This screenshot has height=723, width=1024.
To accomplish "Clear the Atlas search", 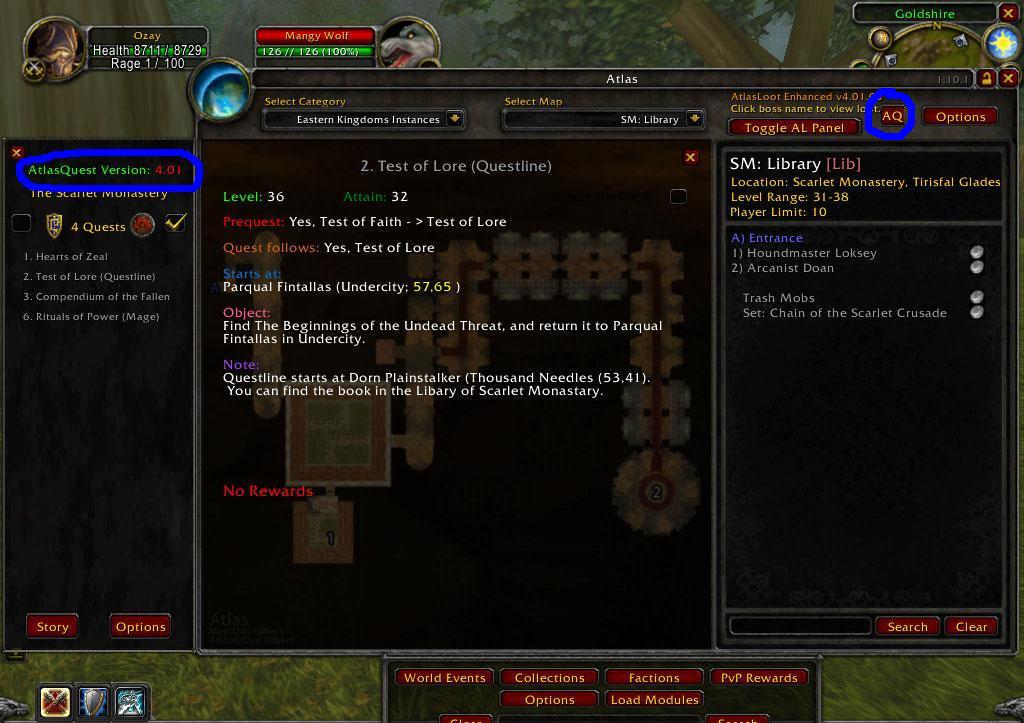I will [x=971, y=627].
